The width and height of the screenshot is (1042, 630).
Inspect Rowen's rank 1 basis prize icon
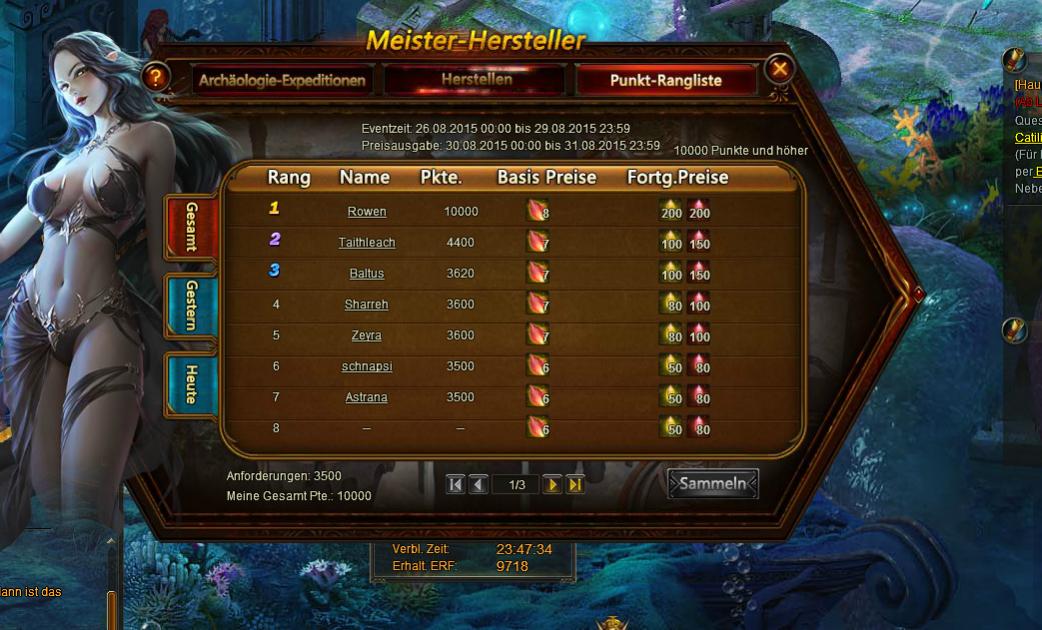tap(538, 211)
